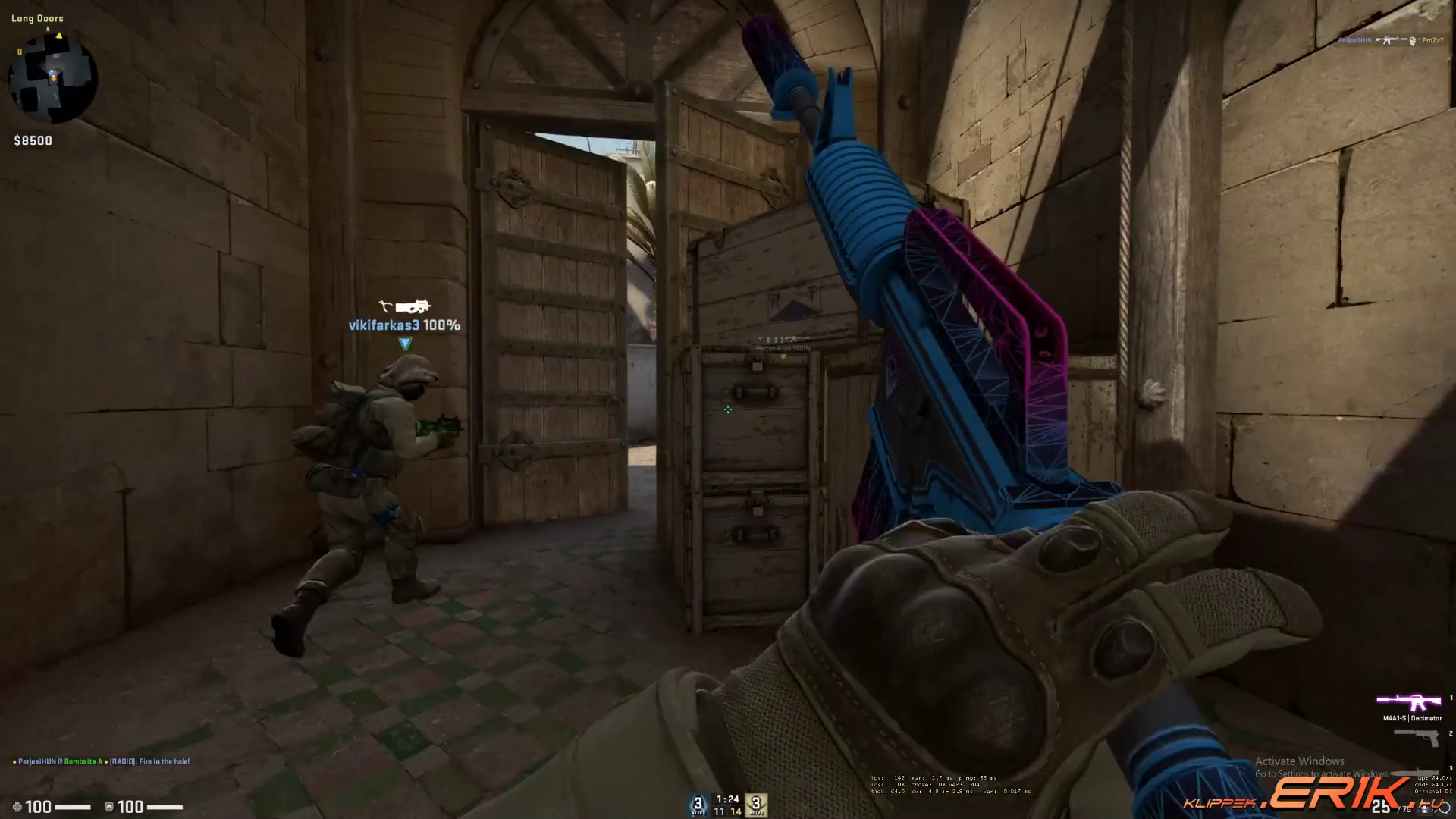Click the Counter-Terrorist alive count badge
The width and height of the screenshot is (1456, 819).
[698, 805]
